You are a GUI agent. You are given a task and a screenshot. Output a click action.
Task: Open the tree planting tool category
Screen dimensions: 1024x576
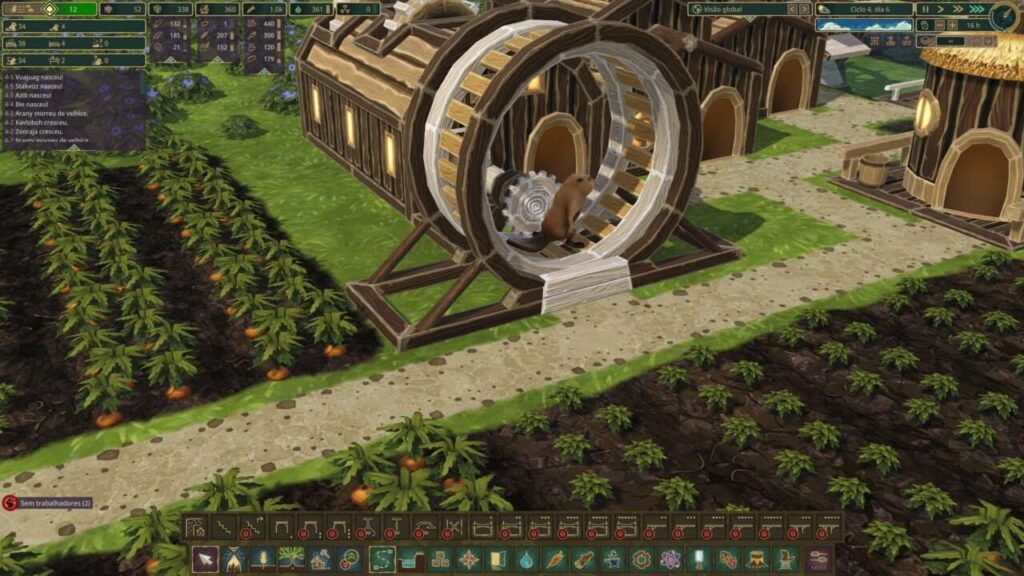pos(292,560)
